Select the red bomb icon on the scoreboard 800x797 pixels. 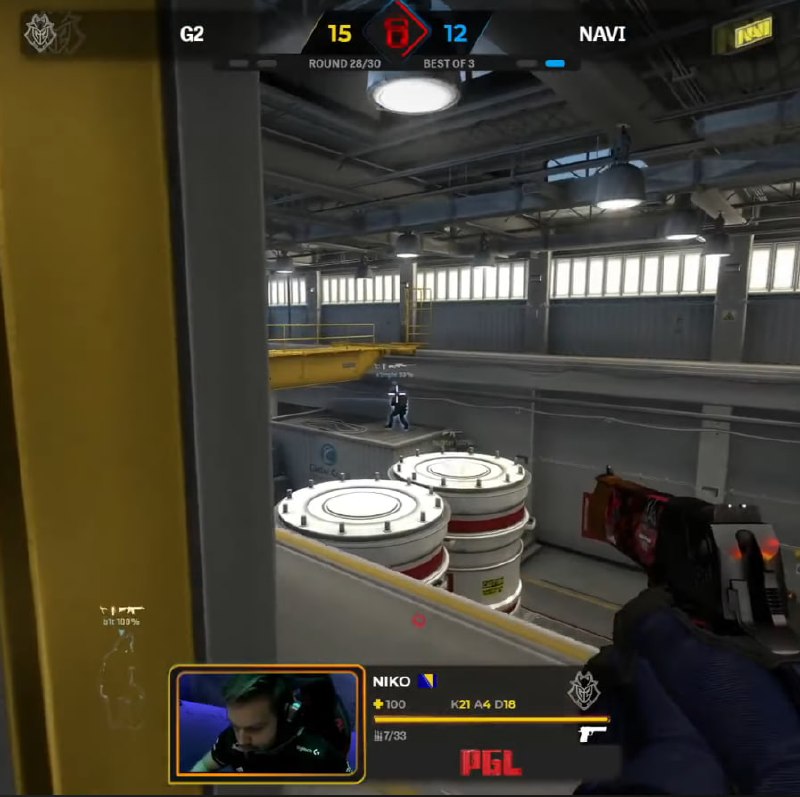click(x=396, y=35)
